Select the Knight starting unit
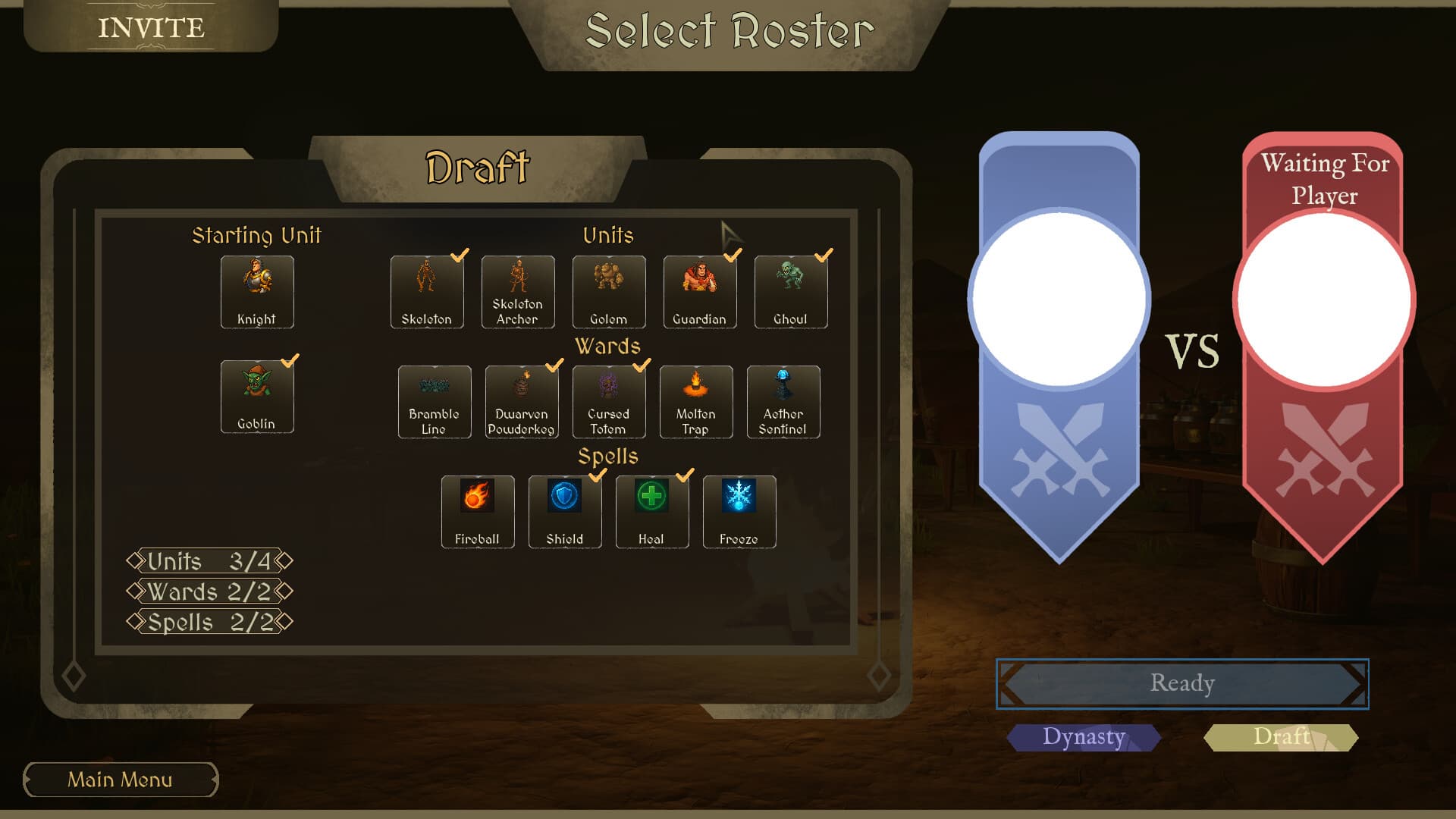1456x819 pixels. (257, 292)
